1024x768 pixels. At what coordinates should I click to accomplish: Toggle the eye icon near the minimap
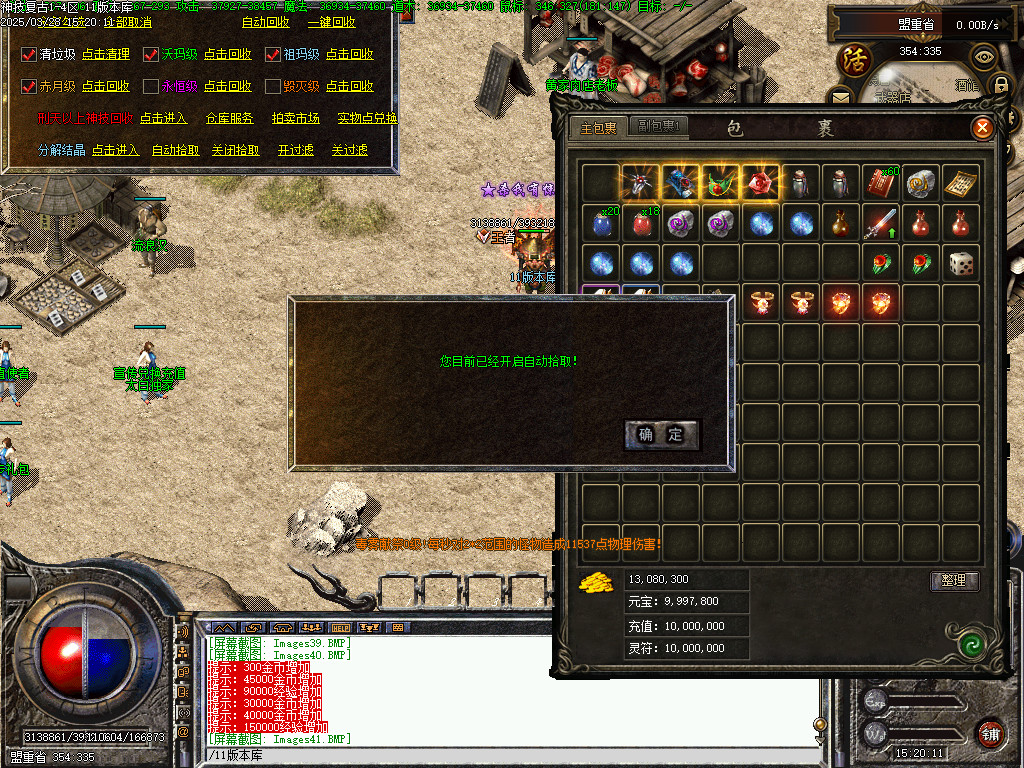(985, 57)
